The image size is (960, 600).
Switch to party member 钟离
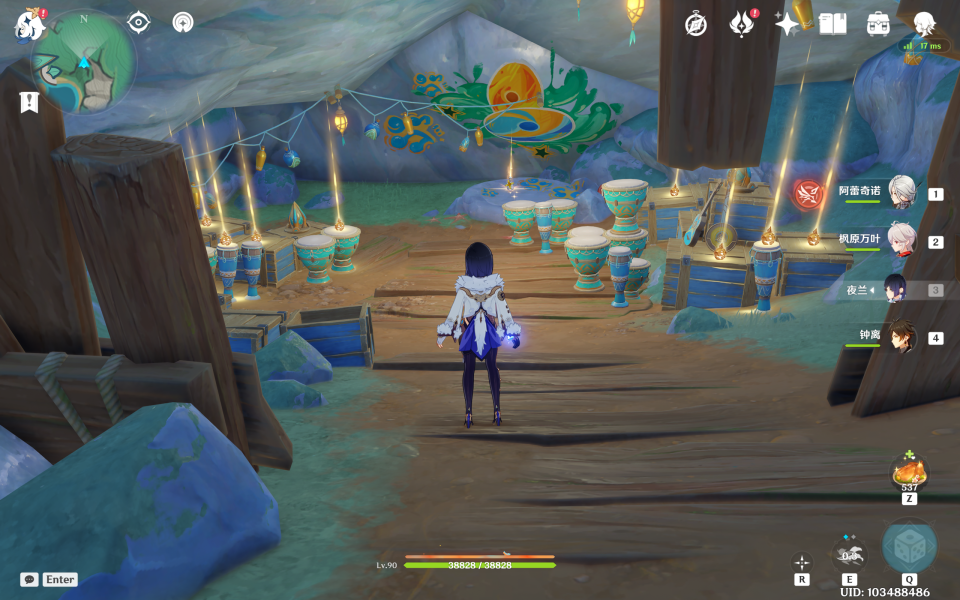click(902, 337)
